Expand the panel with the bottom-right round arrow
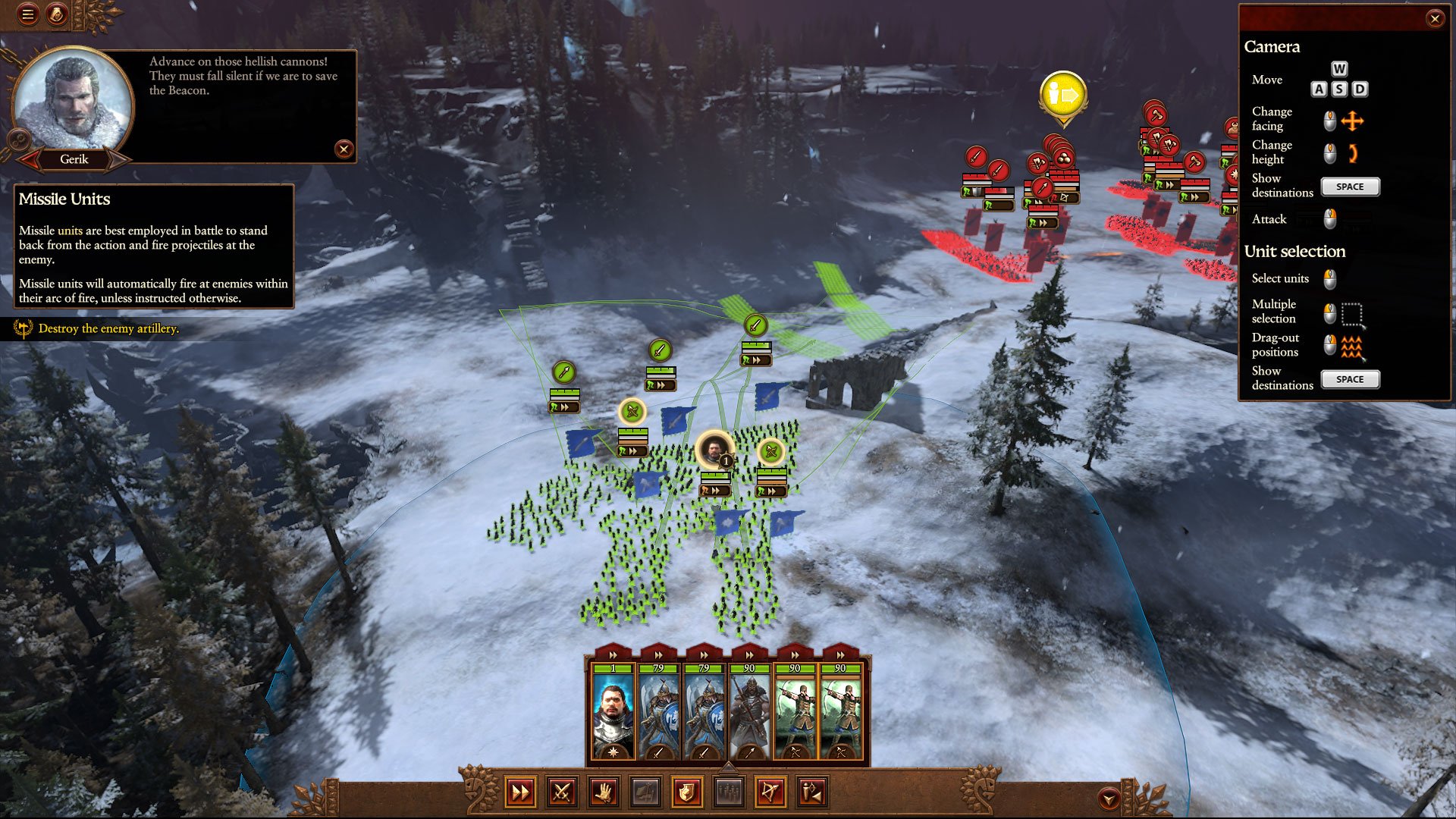This screenshot has height=819, width=1456. tap(1109, 799)
